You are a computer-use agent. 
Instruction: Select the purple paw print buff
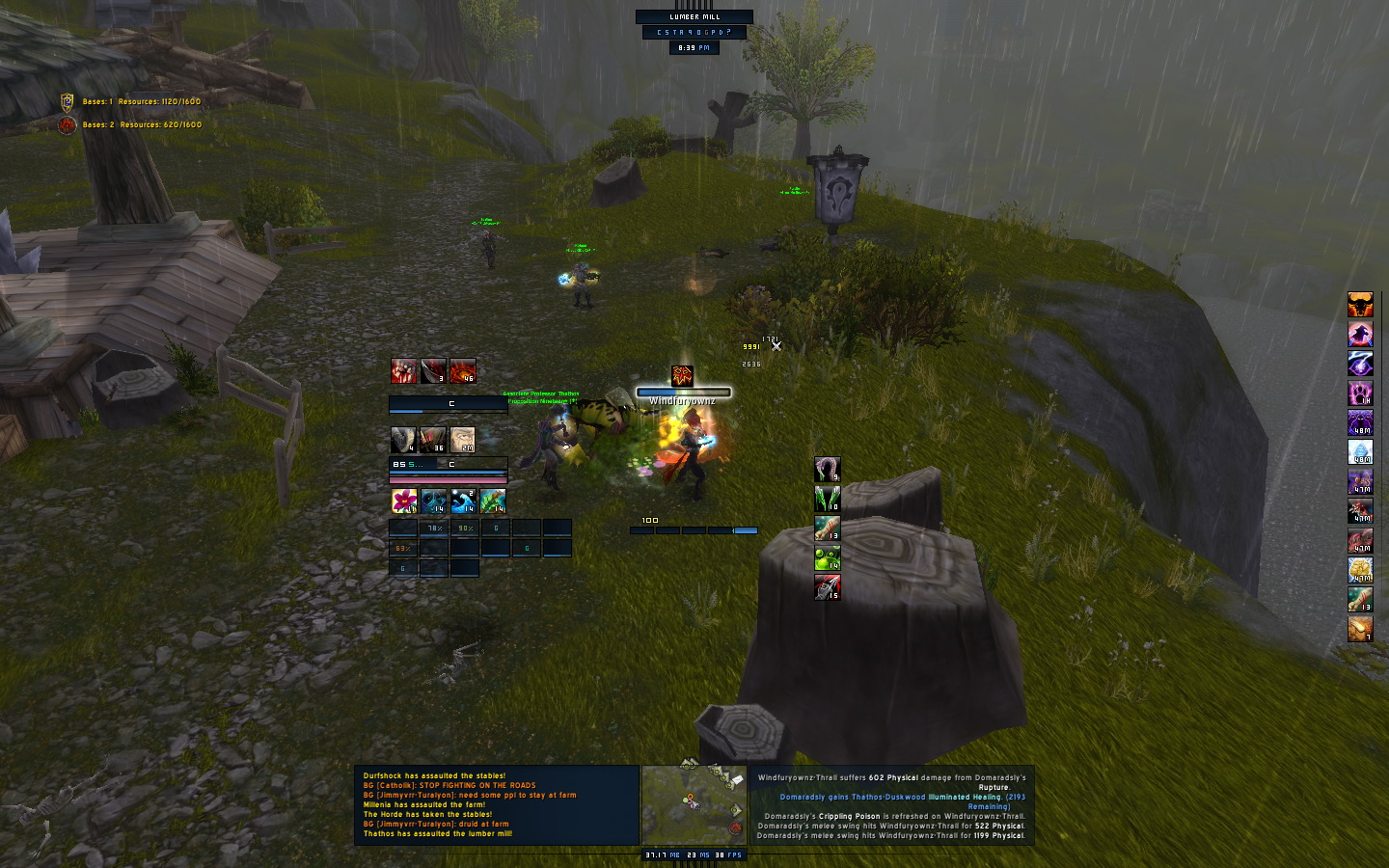[1360, 393]
